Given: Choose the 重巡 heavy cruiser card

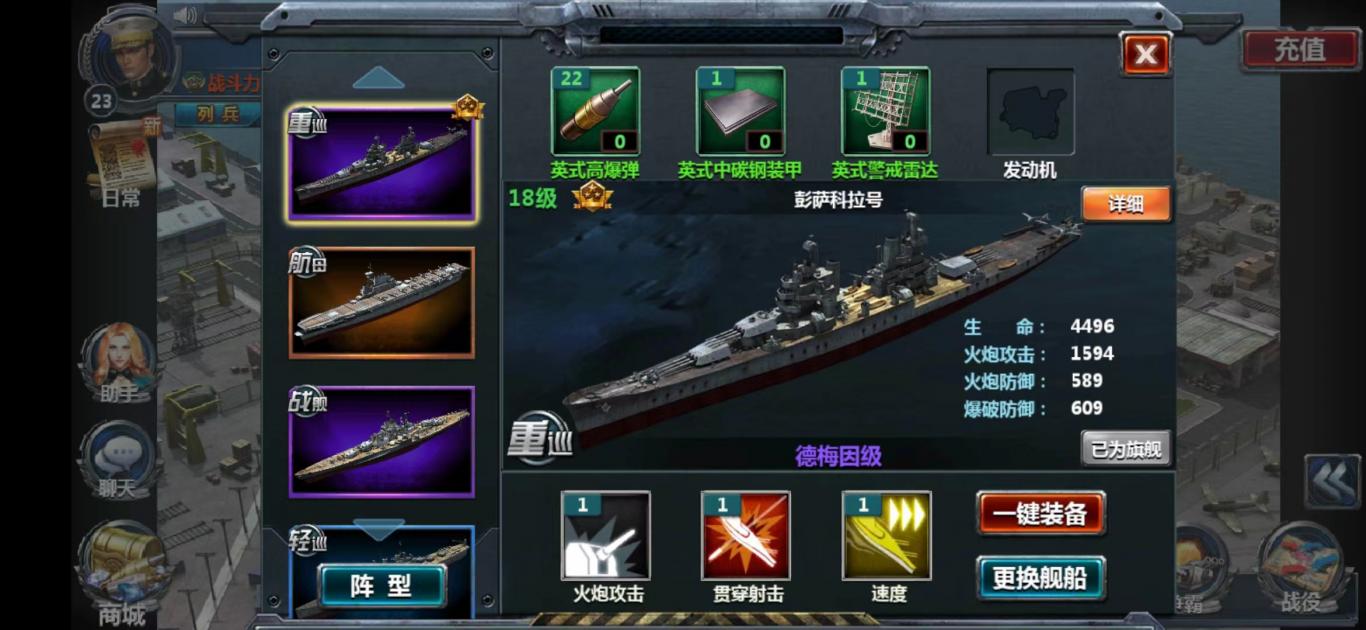Looking at the screenshot, I should pos(381,162).
